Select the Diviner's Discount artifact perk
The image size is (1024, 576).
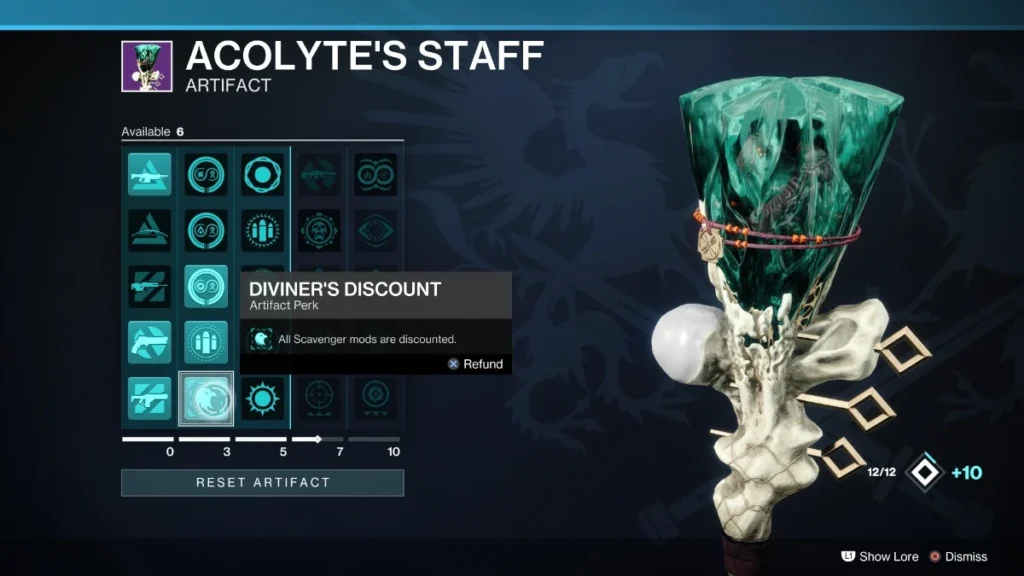pyautogui.click(x=206, y=399)
